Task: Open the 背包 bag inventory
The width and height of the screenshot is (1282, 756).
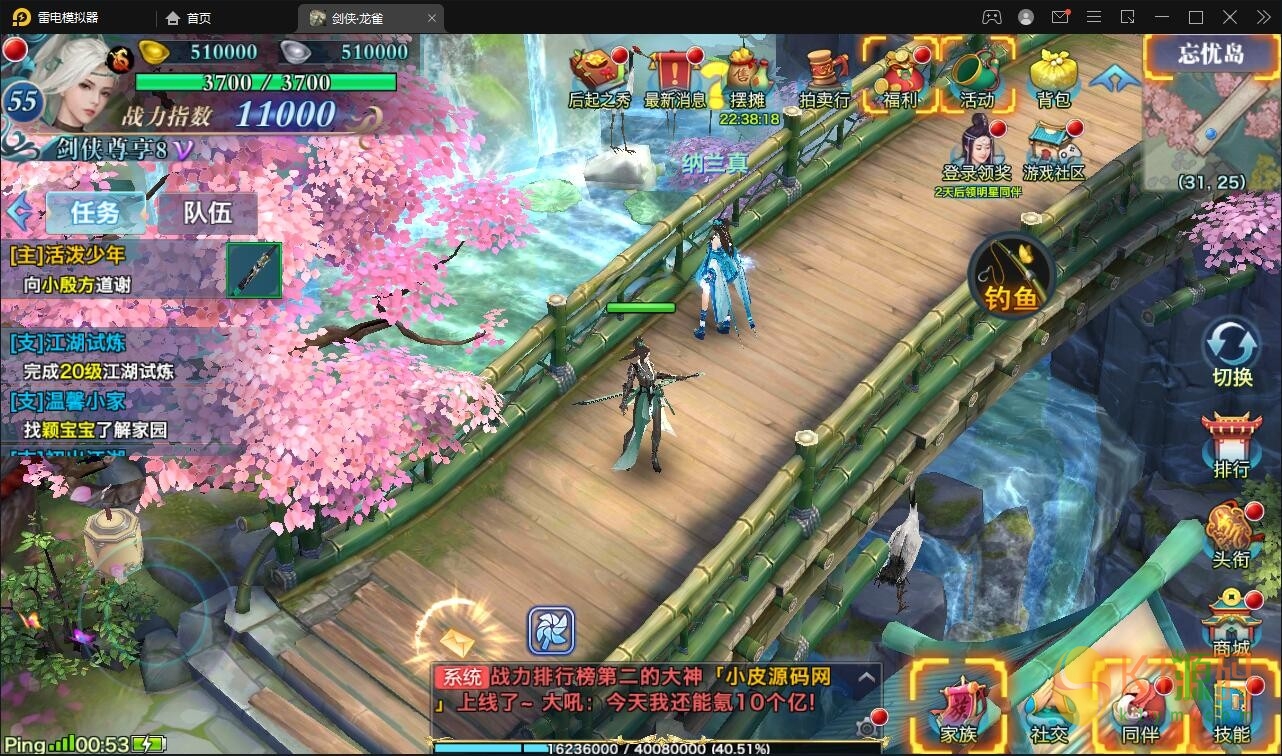Action: 1053,73
